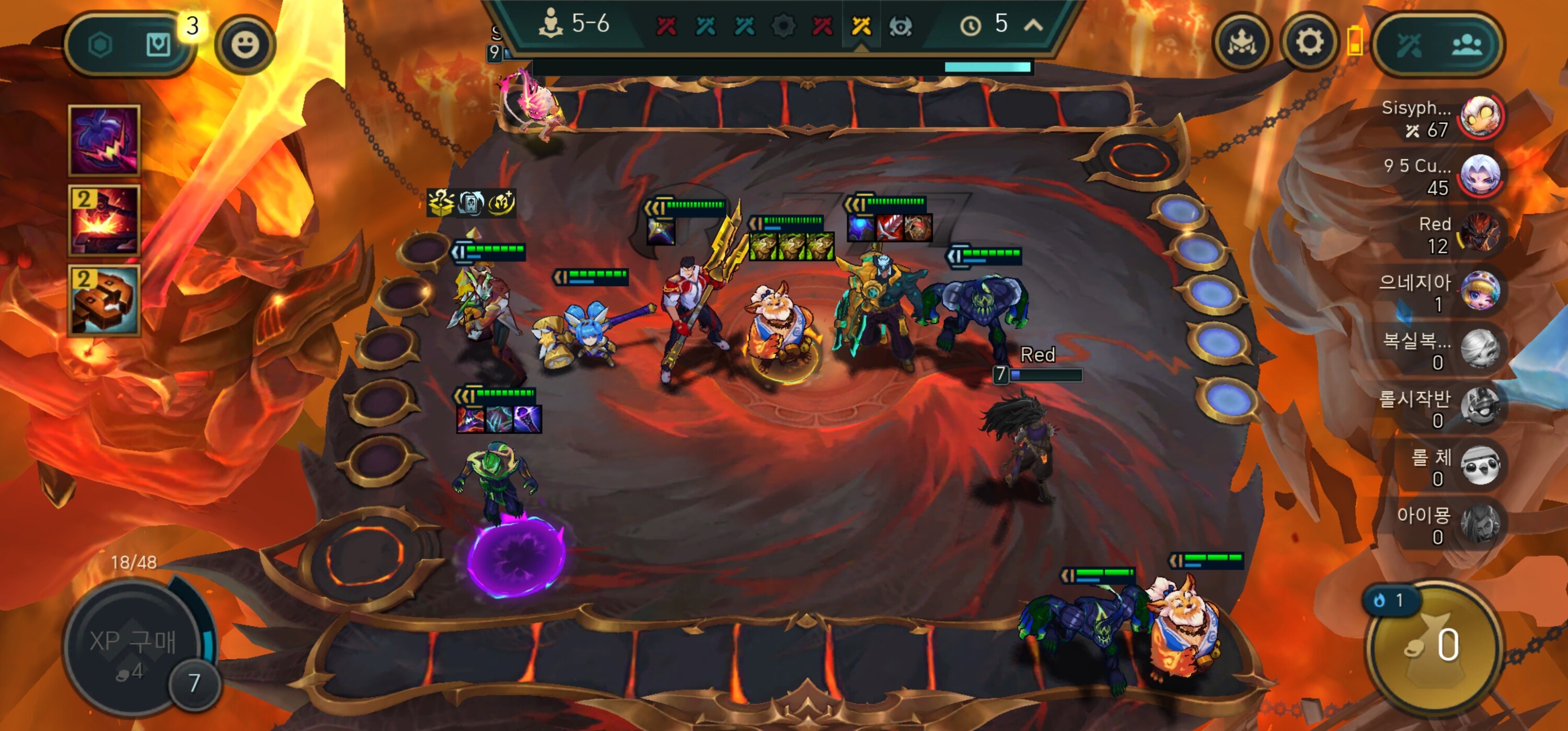Select player Sisyph... in the scoreboard

click(1481, 117)
